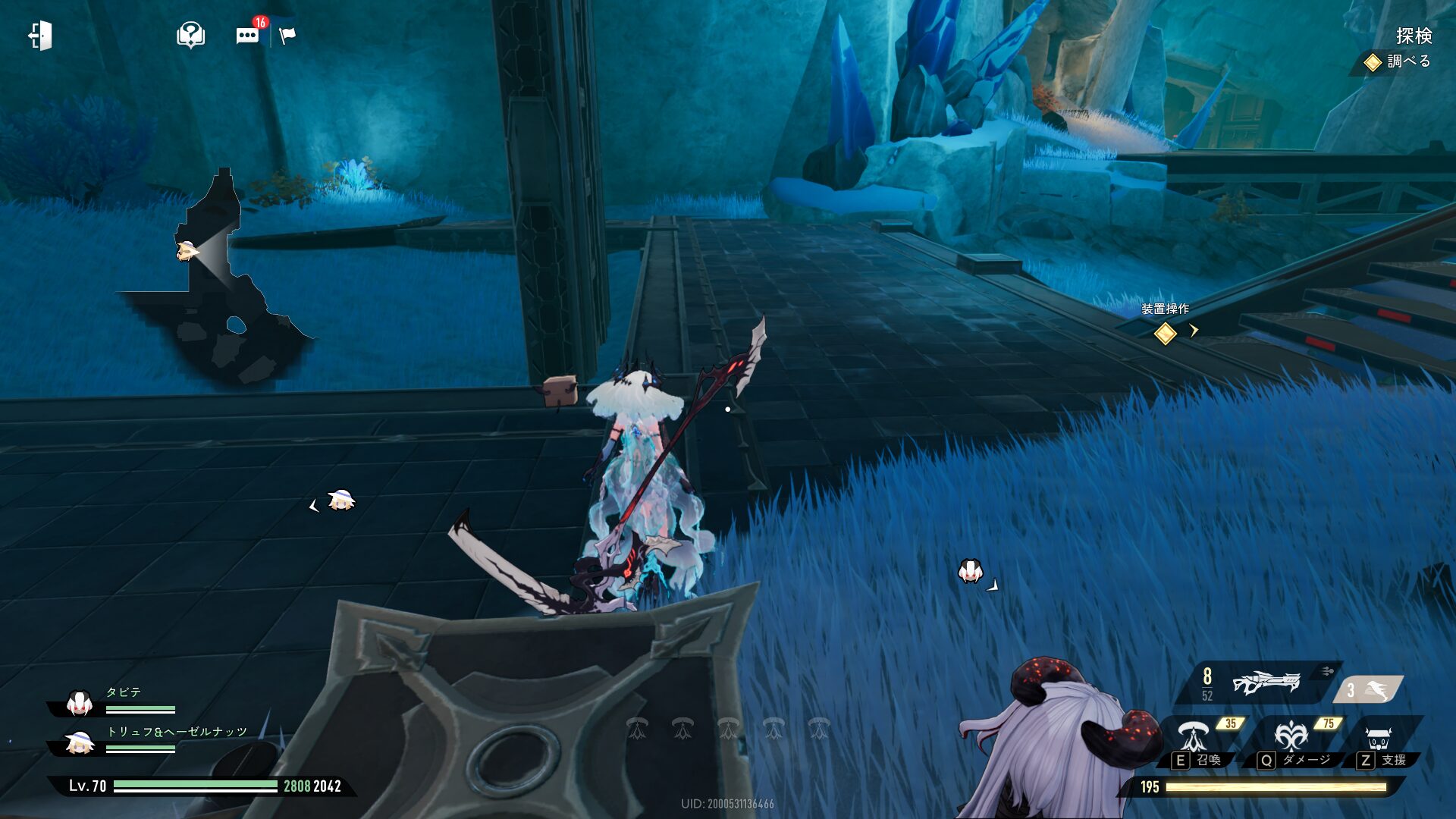Click the white flag icon
The width and height of the screenshot is (1456, 819).
coord(287,36)
